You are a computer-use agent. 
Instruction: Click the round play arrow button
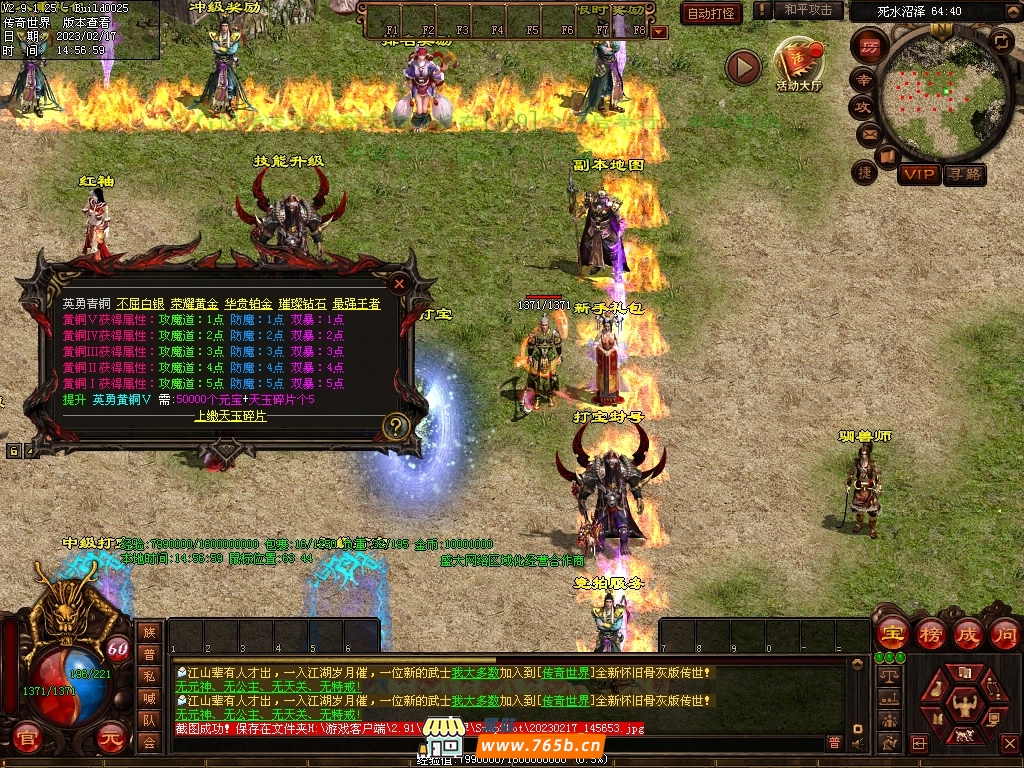pos(743,67)
